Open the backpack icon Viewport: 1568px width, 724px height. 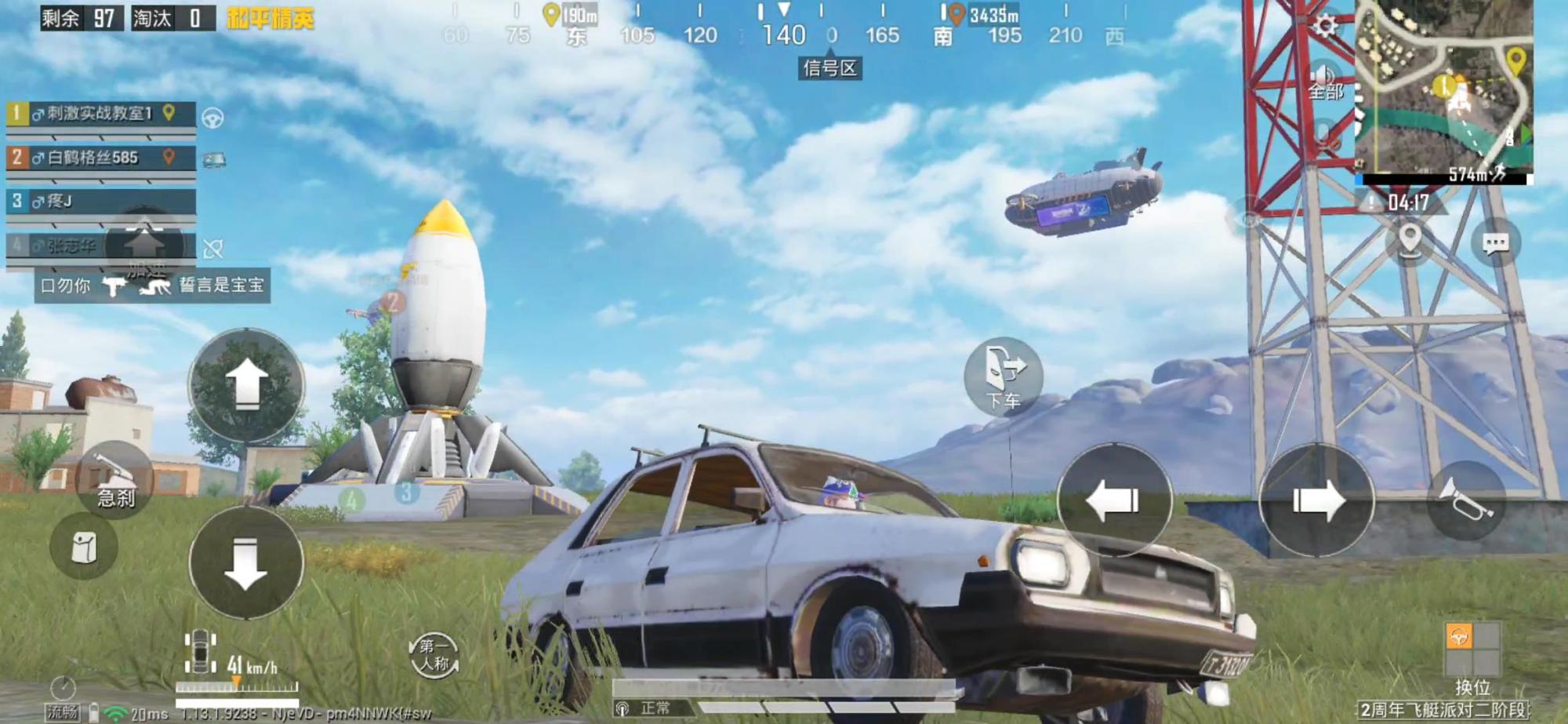(x=84, y=547)
